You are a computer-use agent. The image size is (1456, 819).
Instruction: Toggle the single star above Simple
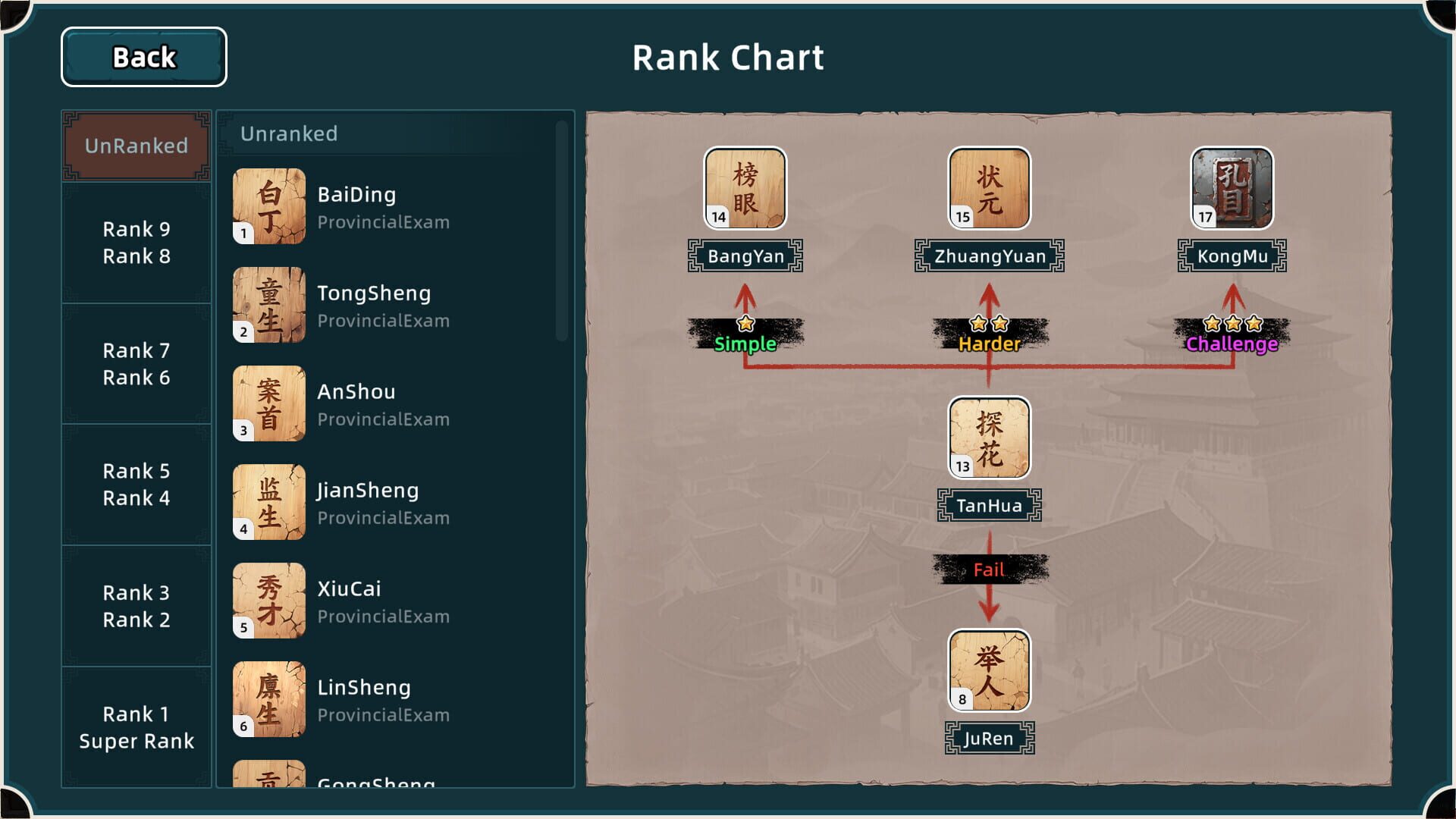pyautogui.click(x=745, y=323)
